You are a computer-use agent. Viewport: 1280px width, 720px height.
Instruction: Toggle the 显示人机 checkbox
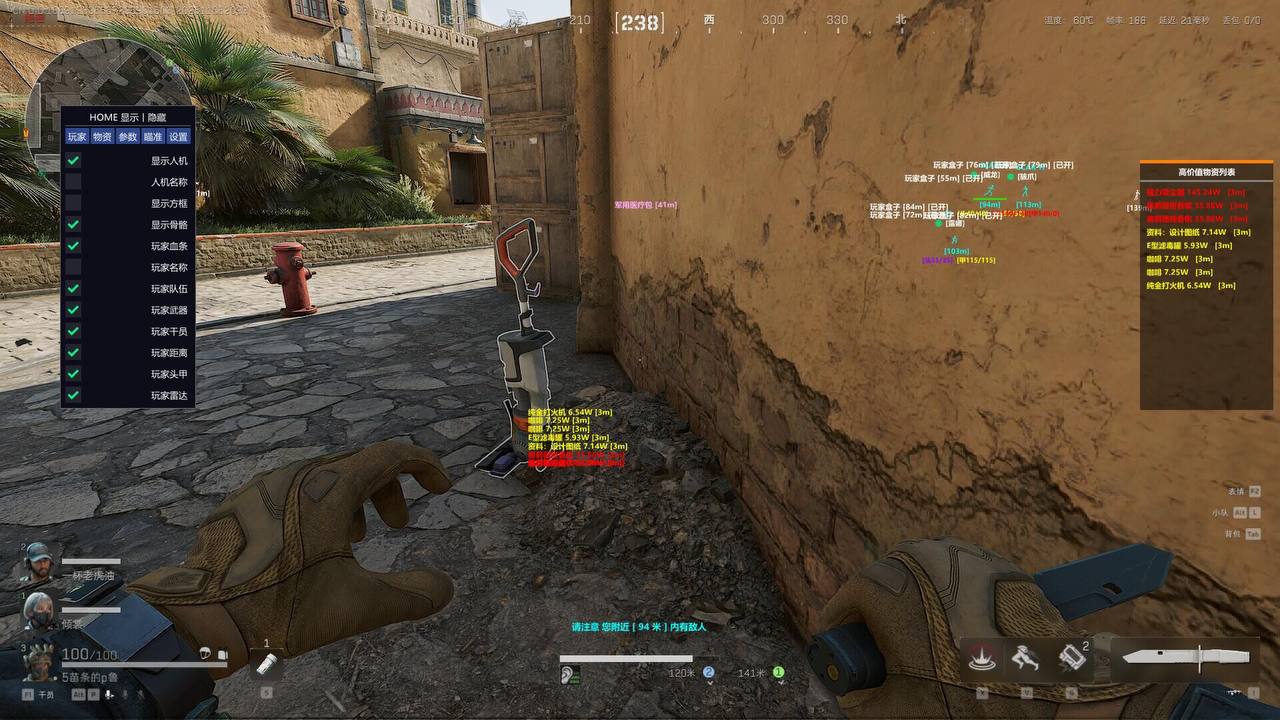coord(73,160)
